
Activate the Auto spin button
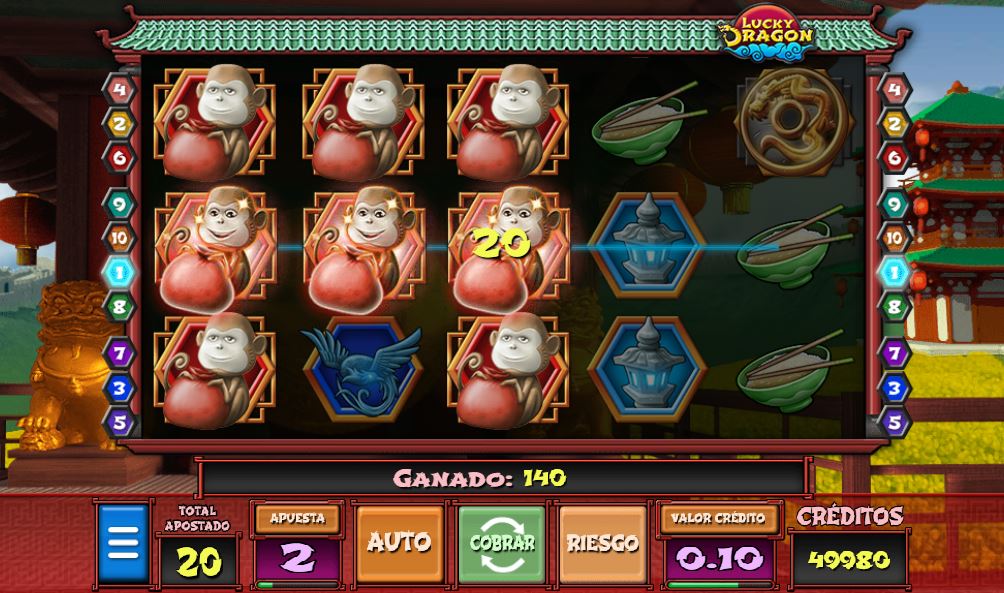(x=399, y=543)
